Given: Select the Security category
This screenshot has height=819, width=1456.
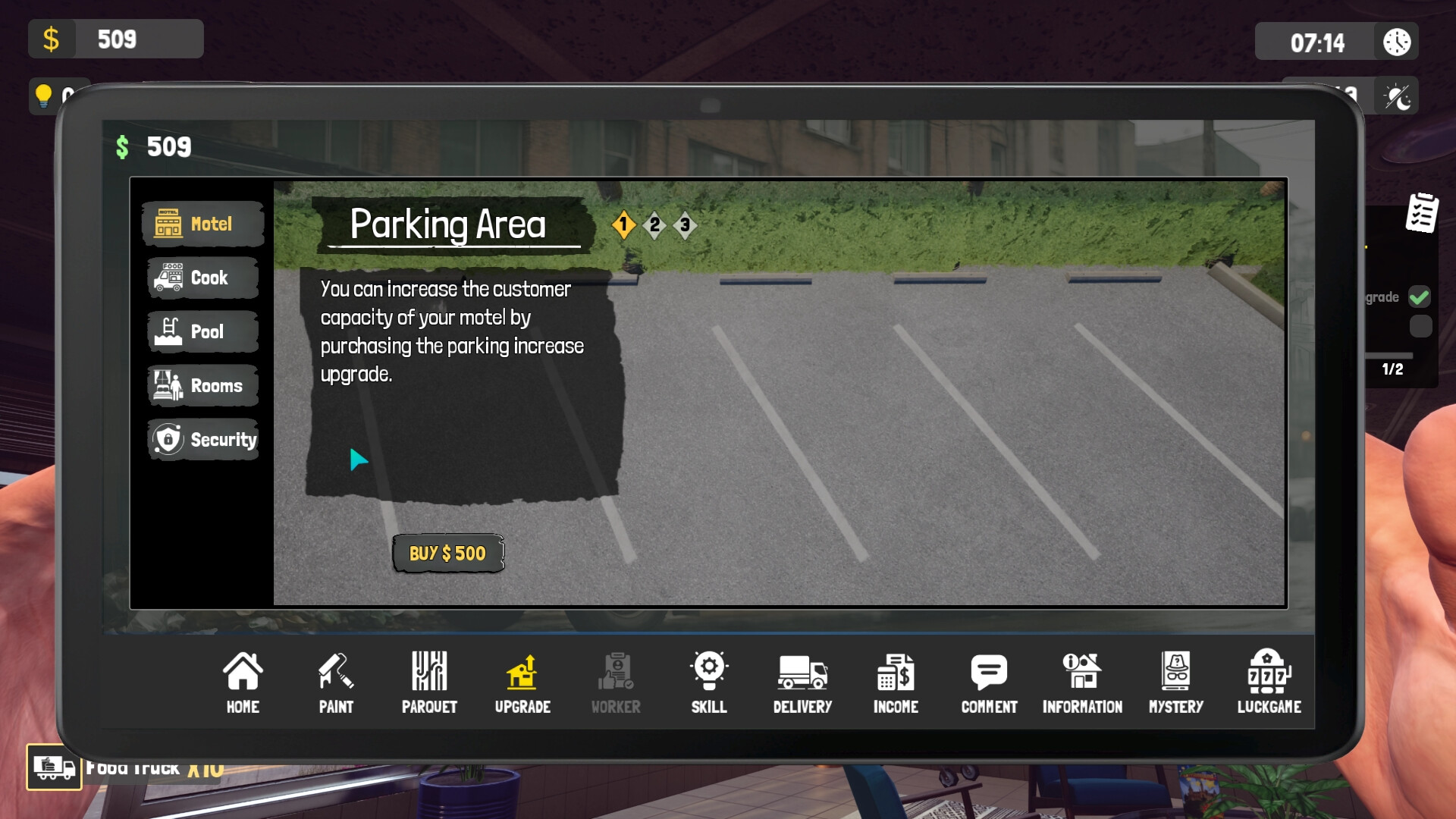Looking at the screenshot, I should tap(202, 439).
